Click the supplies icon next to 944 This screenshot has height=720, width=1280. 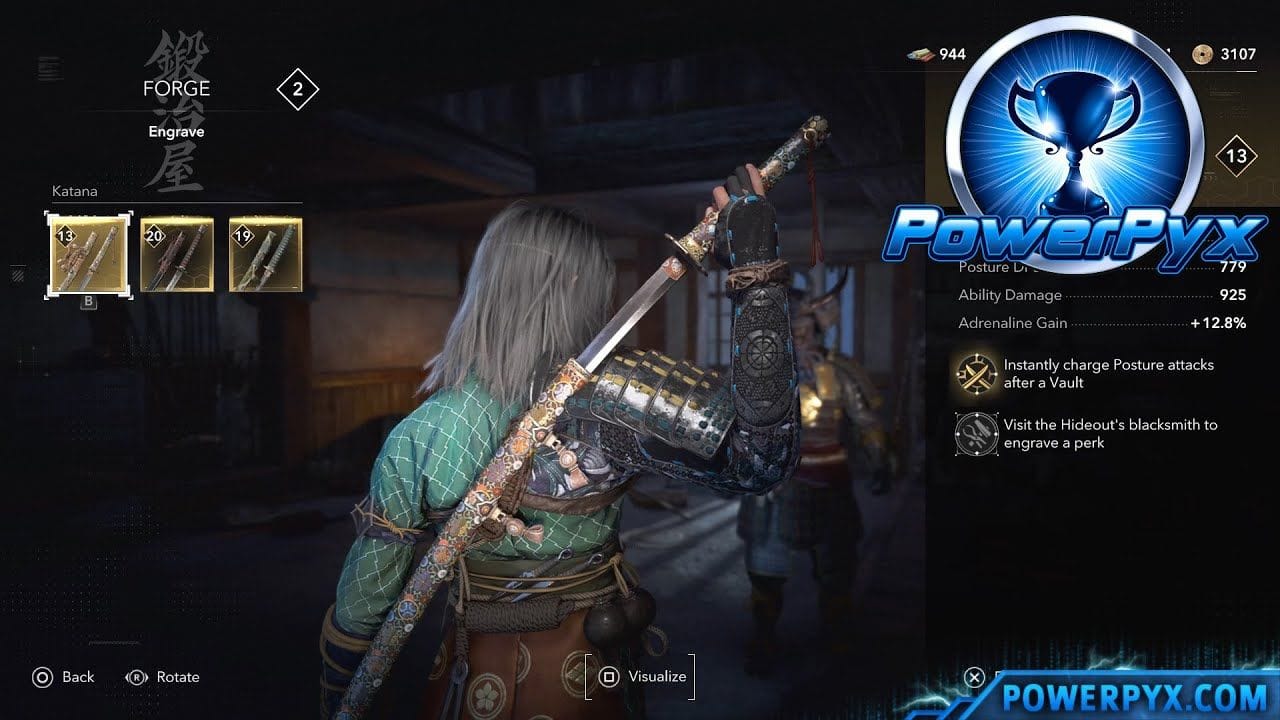click(918, 54)
